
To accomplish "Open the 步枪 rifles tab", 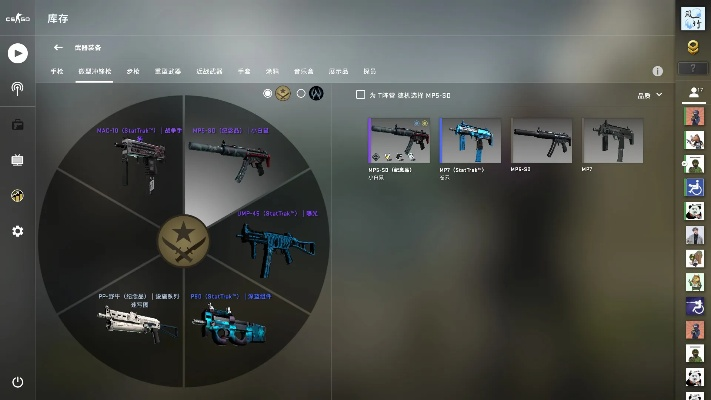I will pyautogui.click(x=133, y=72).
